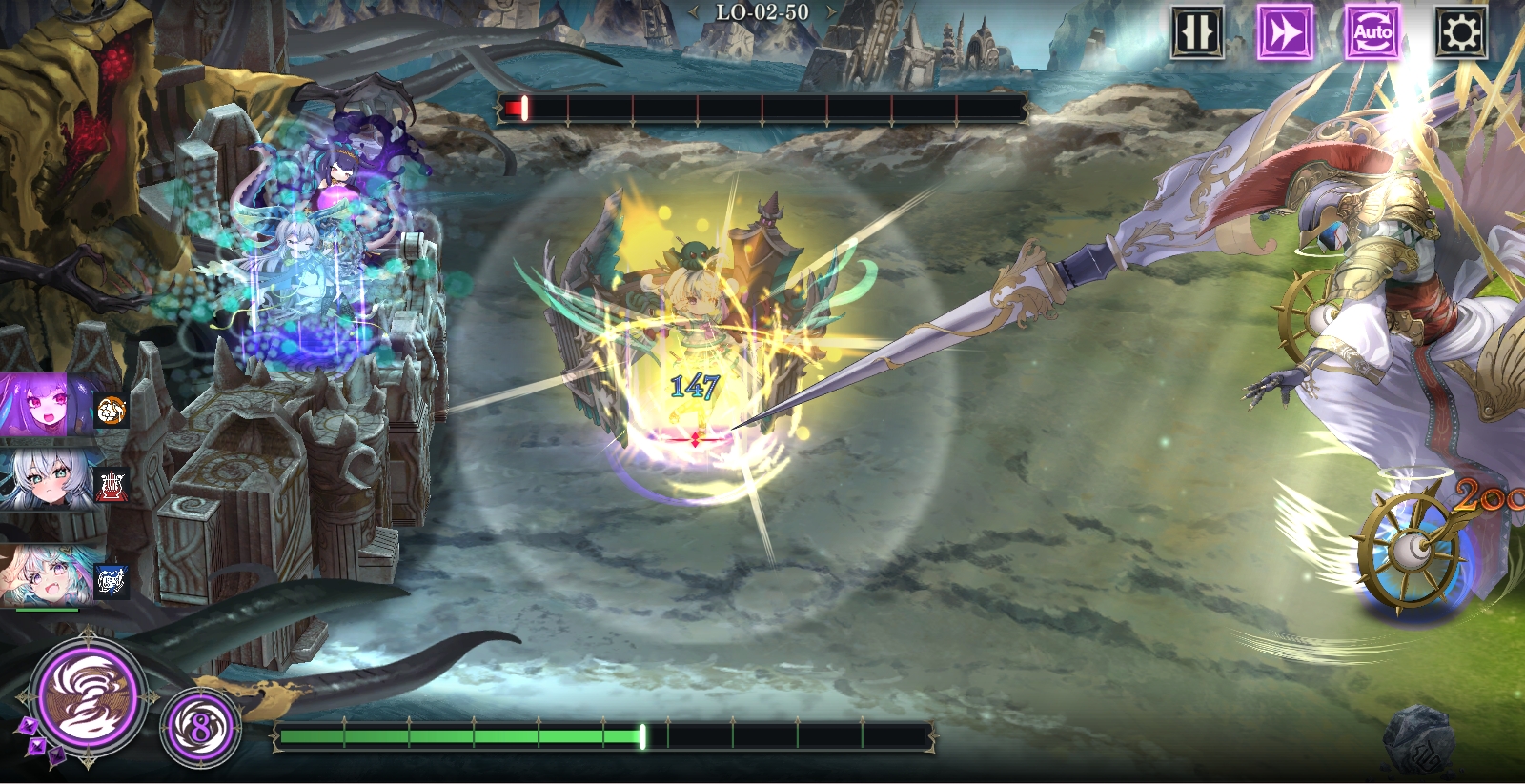Select the purple-haired character portrait
The image size is (1525, 784).
46,406
